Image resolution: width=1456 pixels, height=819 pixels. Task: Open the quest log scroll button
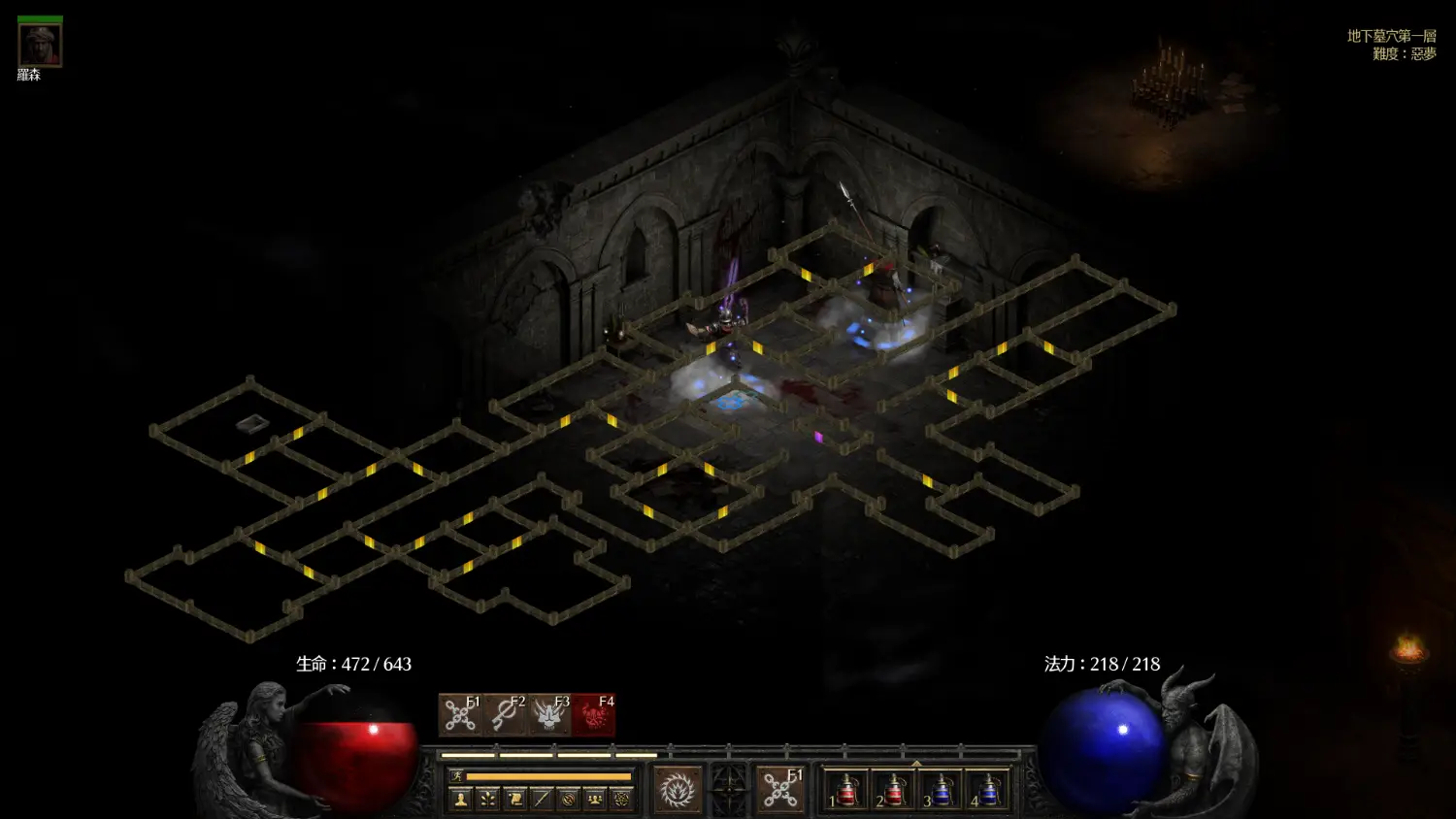tap(515, 800)
